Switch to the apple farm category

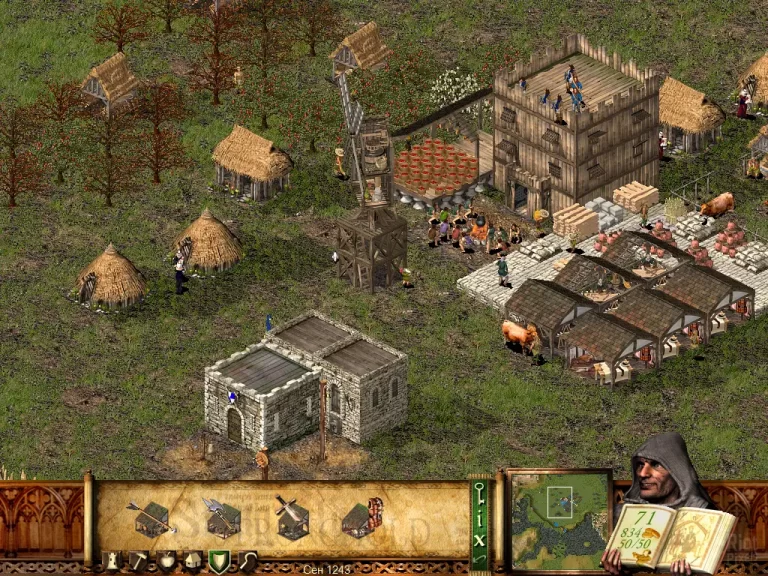tap(166, 561)
